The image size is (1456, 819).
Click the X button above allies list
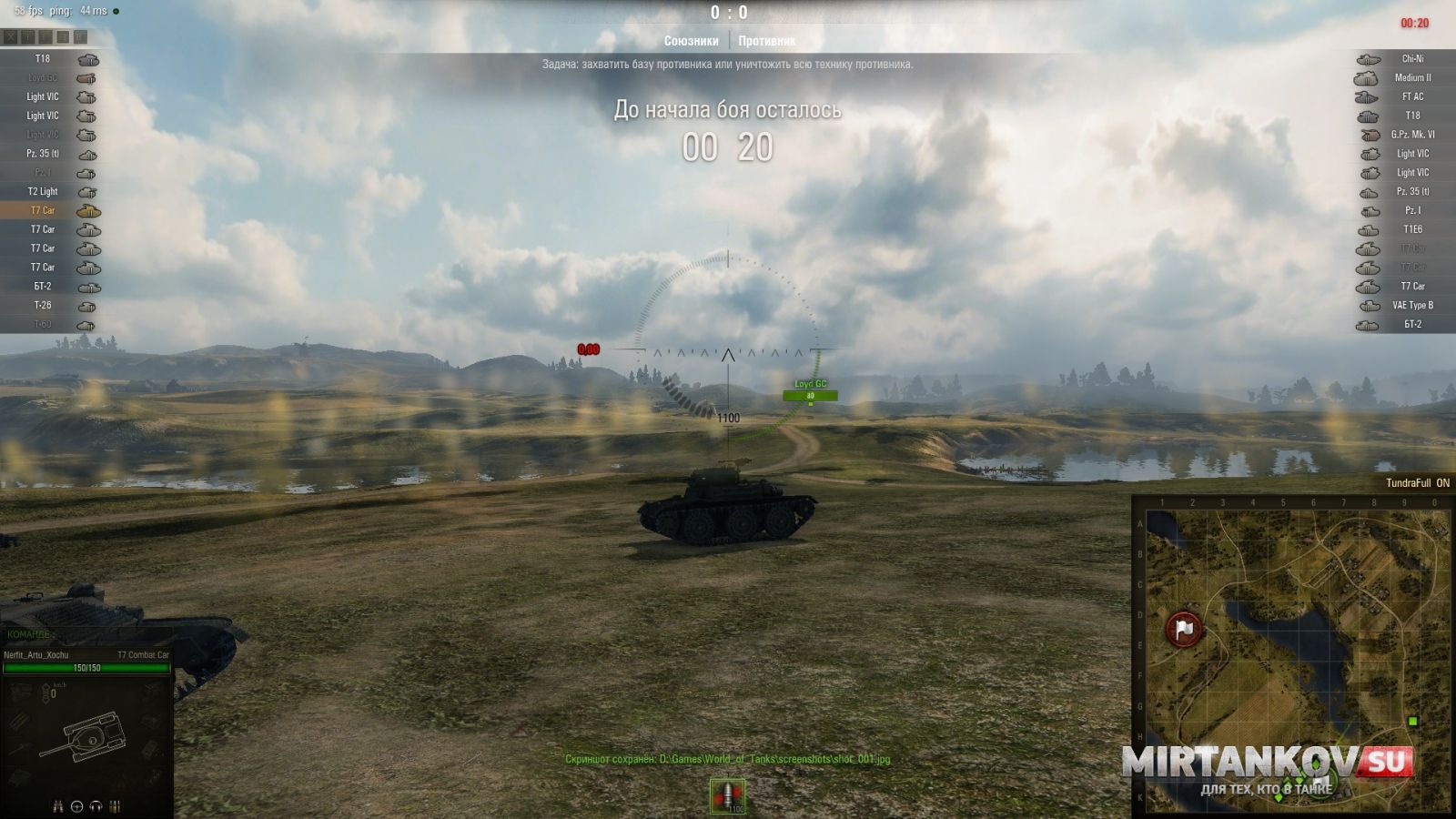pyautogui.click(x=11, y=37)
